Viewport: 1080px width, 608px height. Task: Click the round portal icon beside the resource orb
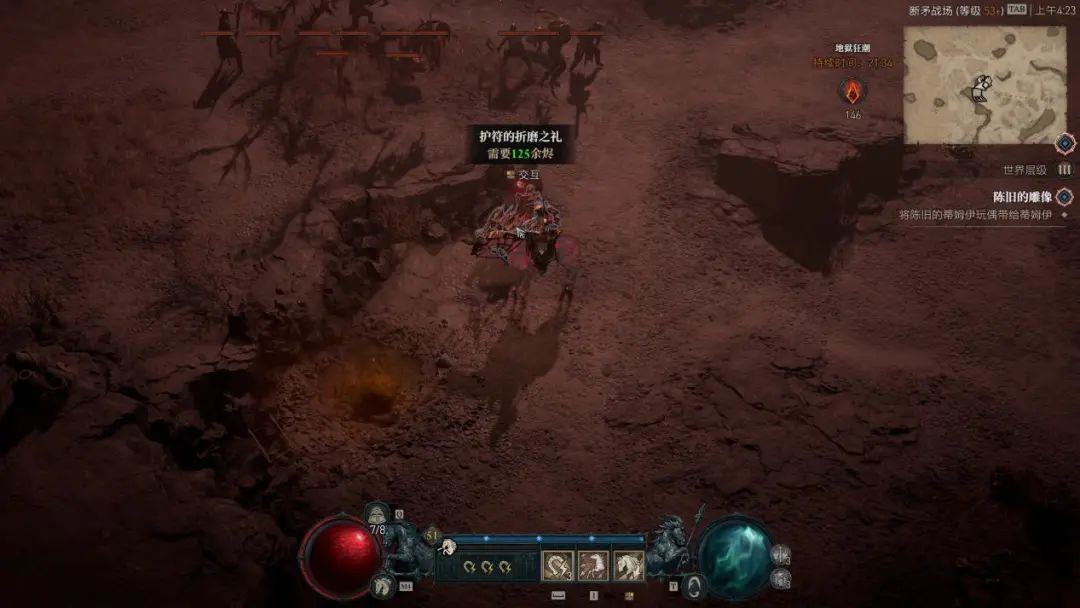tap(692, 585)
